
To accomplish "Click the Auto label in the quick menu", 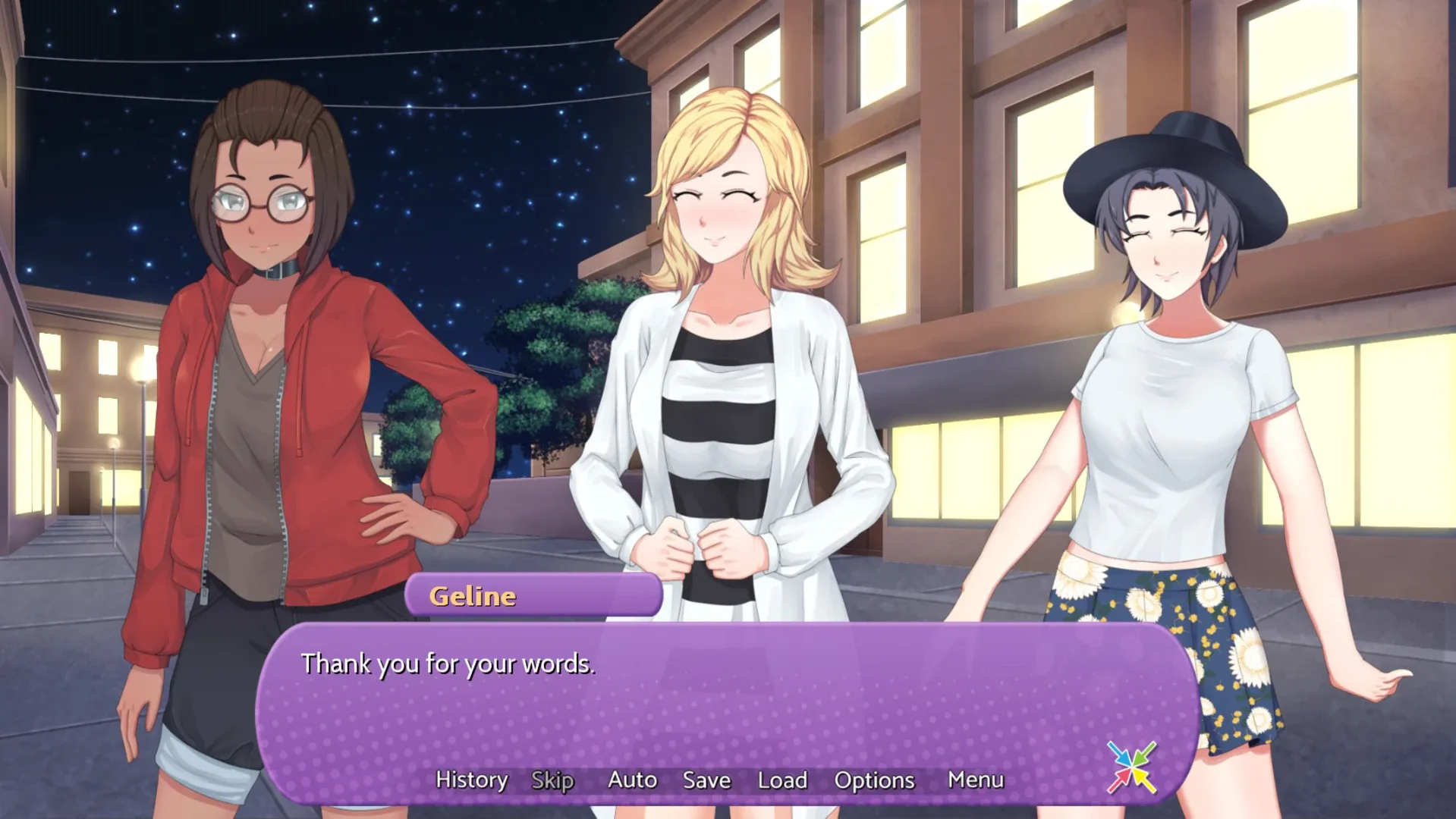I will 633,780.
